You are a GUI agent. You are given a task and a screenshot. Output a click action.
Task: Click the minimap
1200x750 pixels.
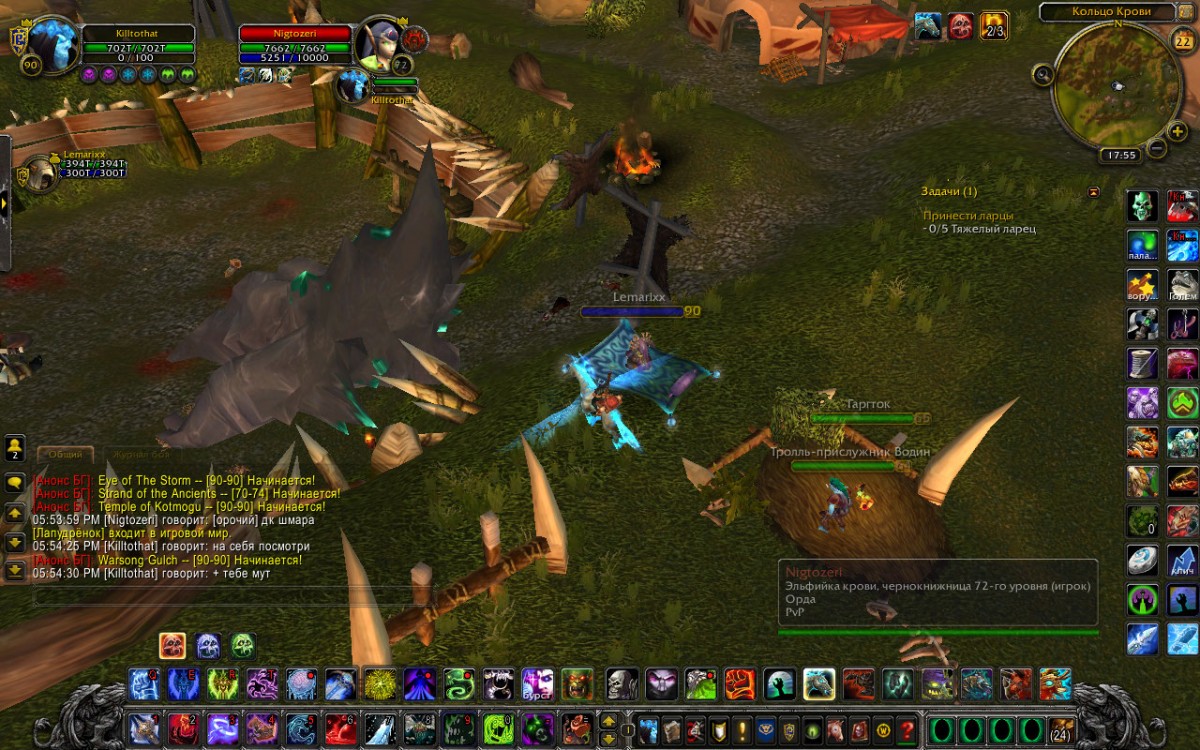[1112, 83]
